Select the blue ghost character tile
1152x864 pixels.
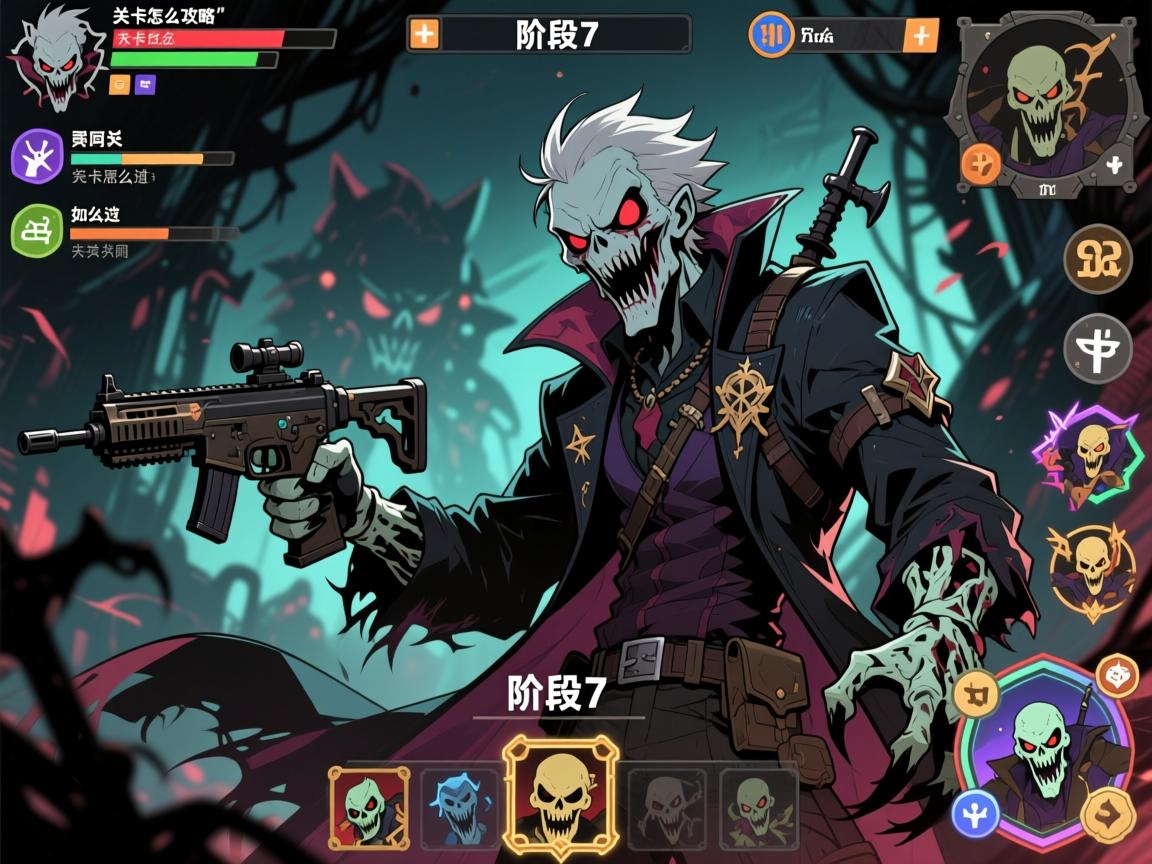[459, 808]
